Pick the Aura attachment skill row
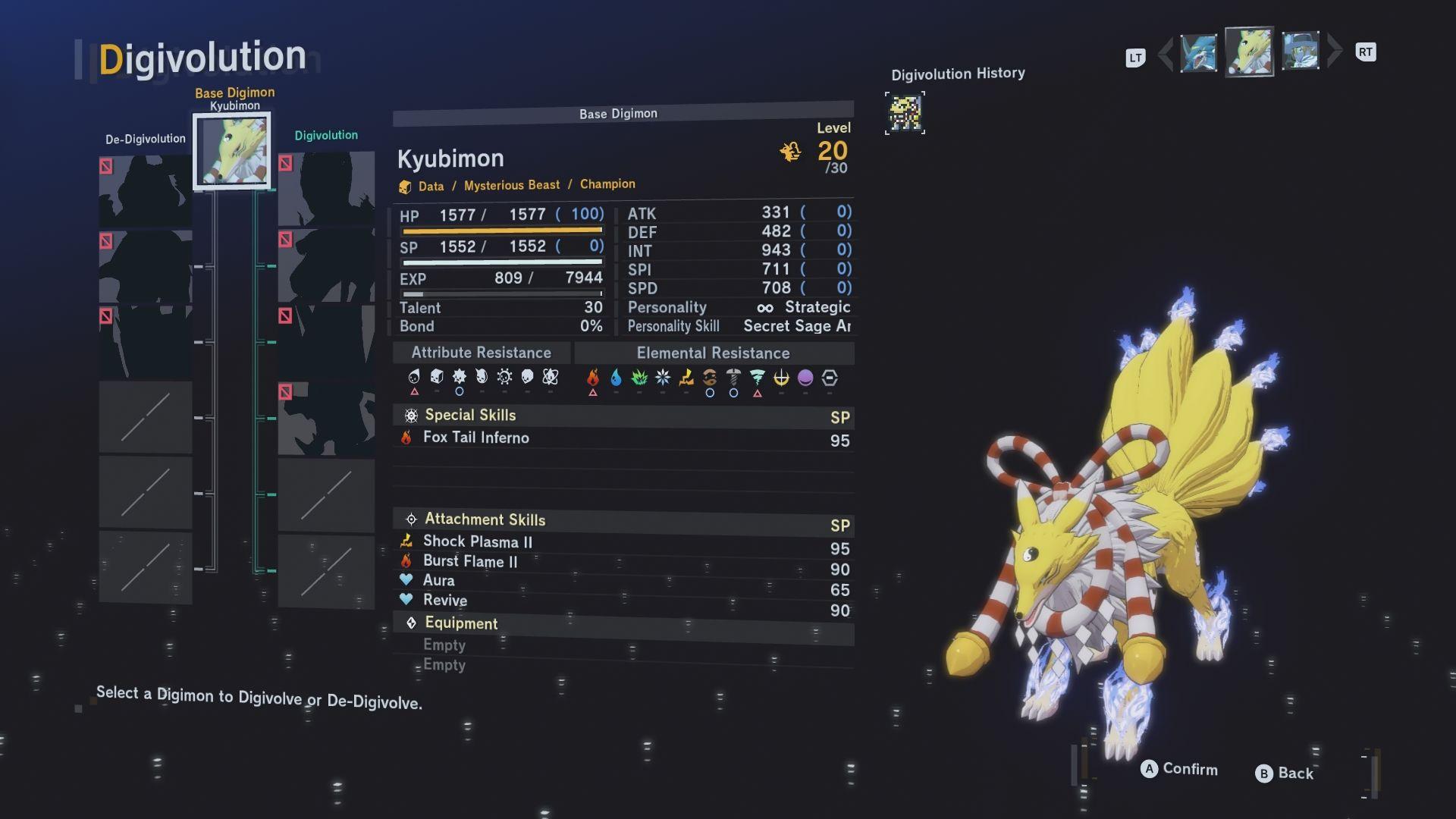The height and width of the screenshot is (819, 1456). pos(438,581)
